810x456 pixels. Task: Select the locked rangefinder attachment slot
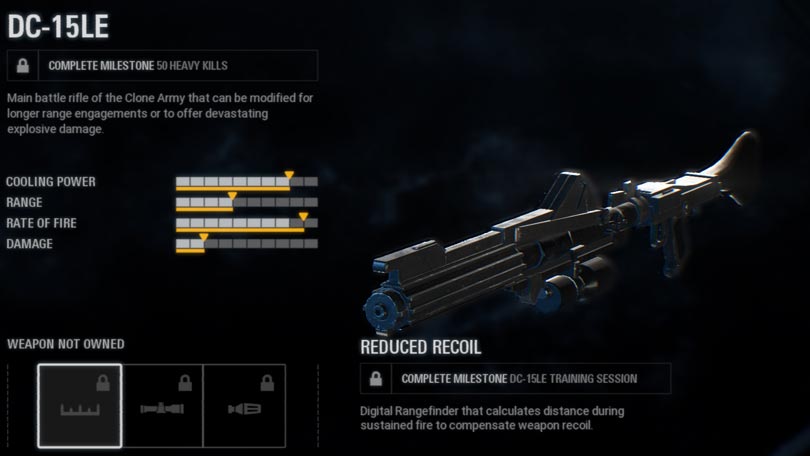coord(80,405)
